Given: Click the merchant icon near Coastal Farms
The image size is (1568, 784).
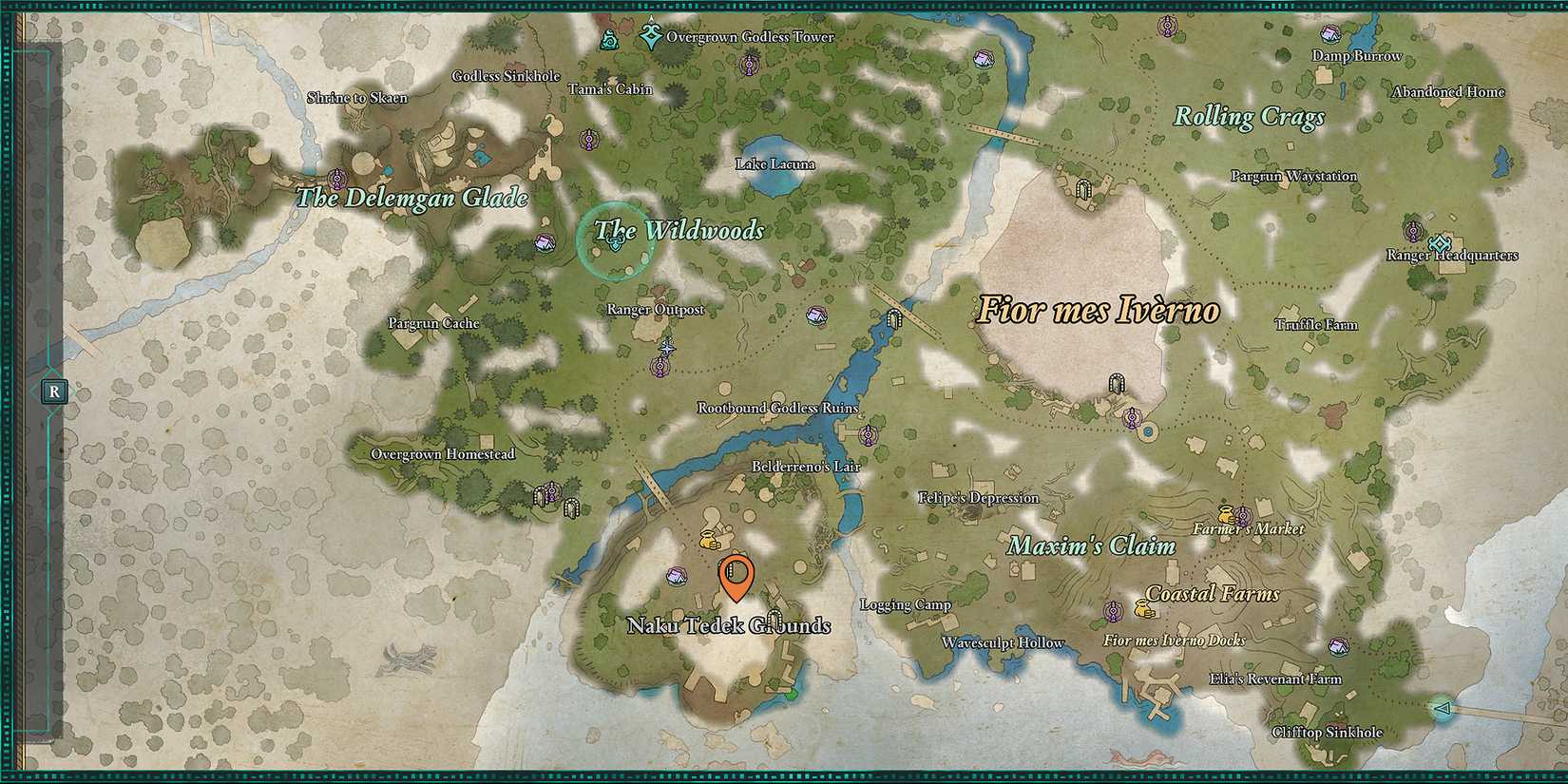Looking at the screenshot, I should [1144, 610].
